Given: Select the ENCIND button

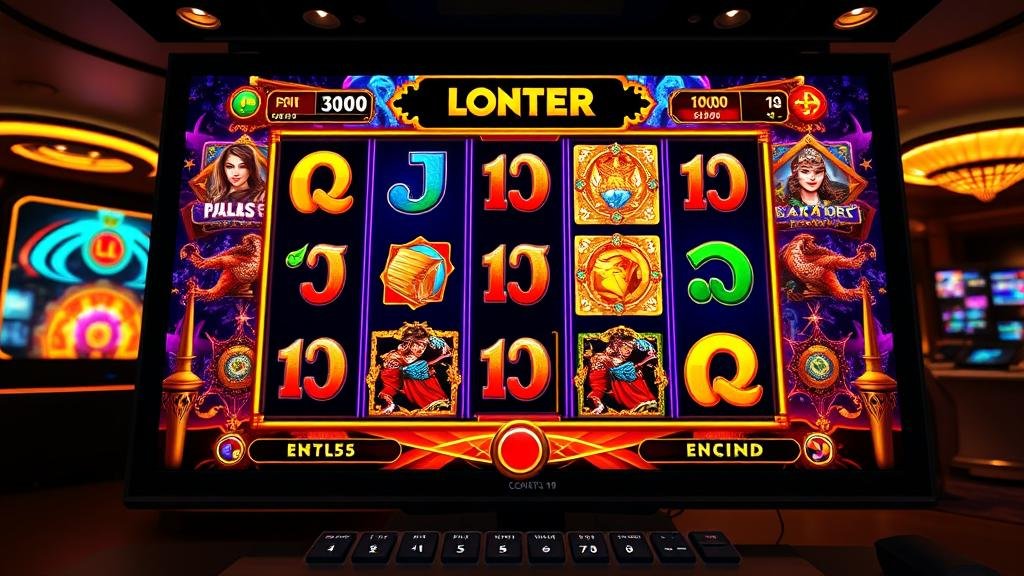Looking at the screenshot, I should click(723, 450).
